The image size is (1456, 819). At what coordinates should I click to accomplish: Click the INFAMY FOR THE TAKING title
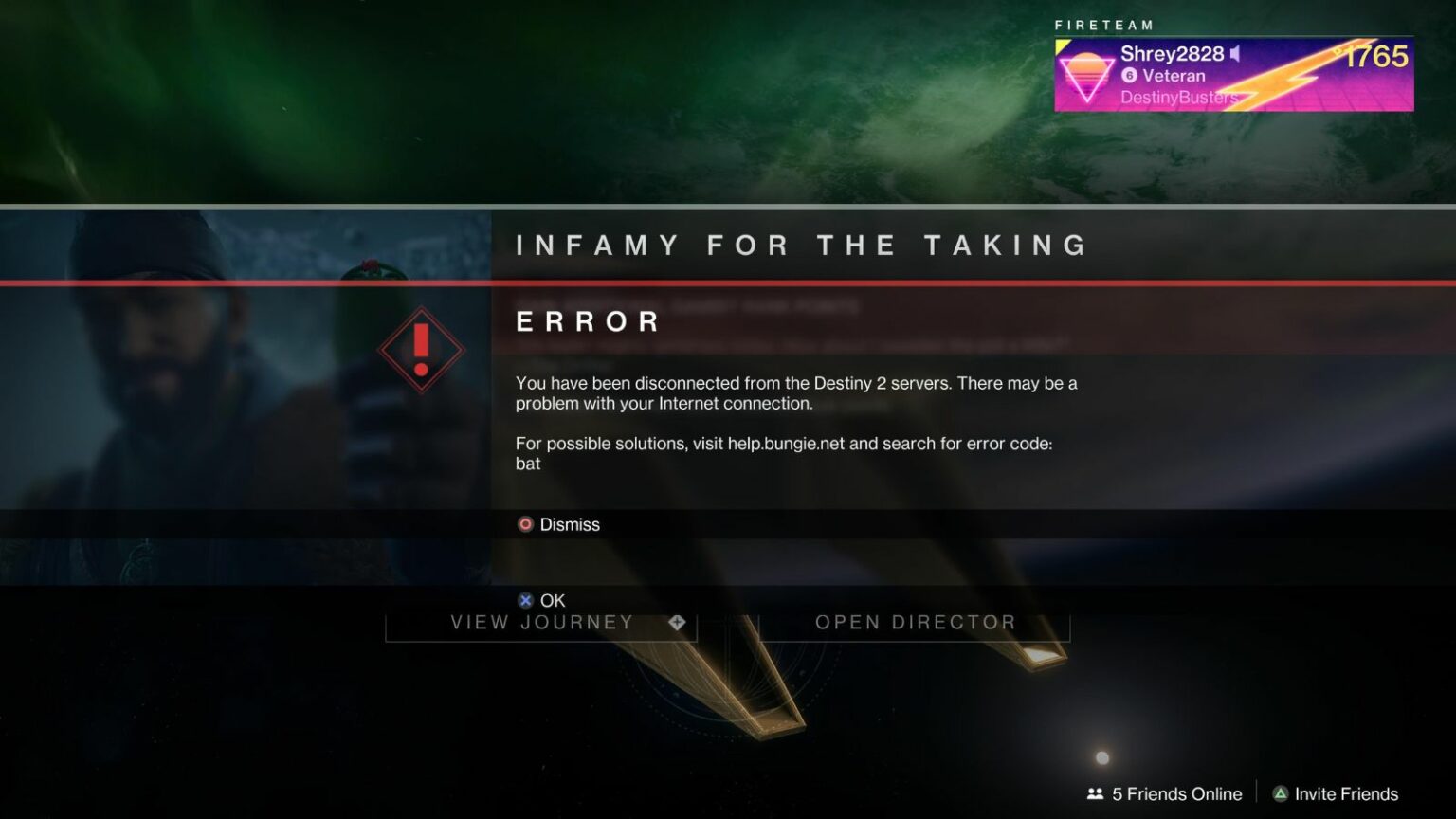[x=801, y=245]
